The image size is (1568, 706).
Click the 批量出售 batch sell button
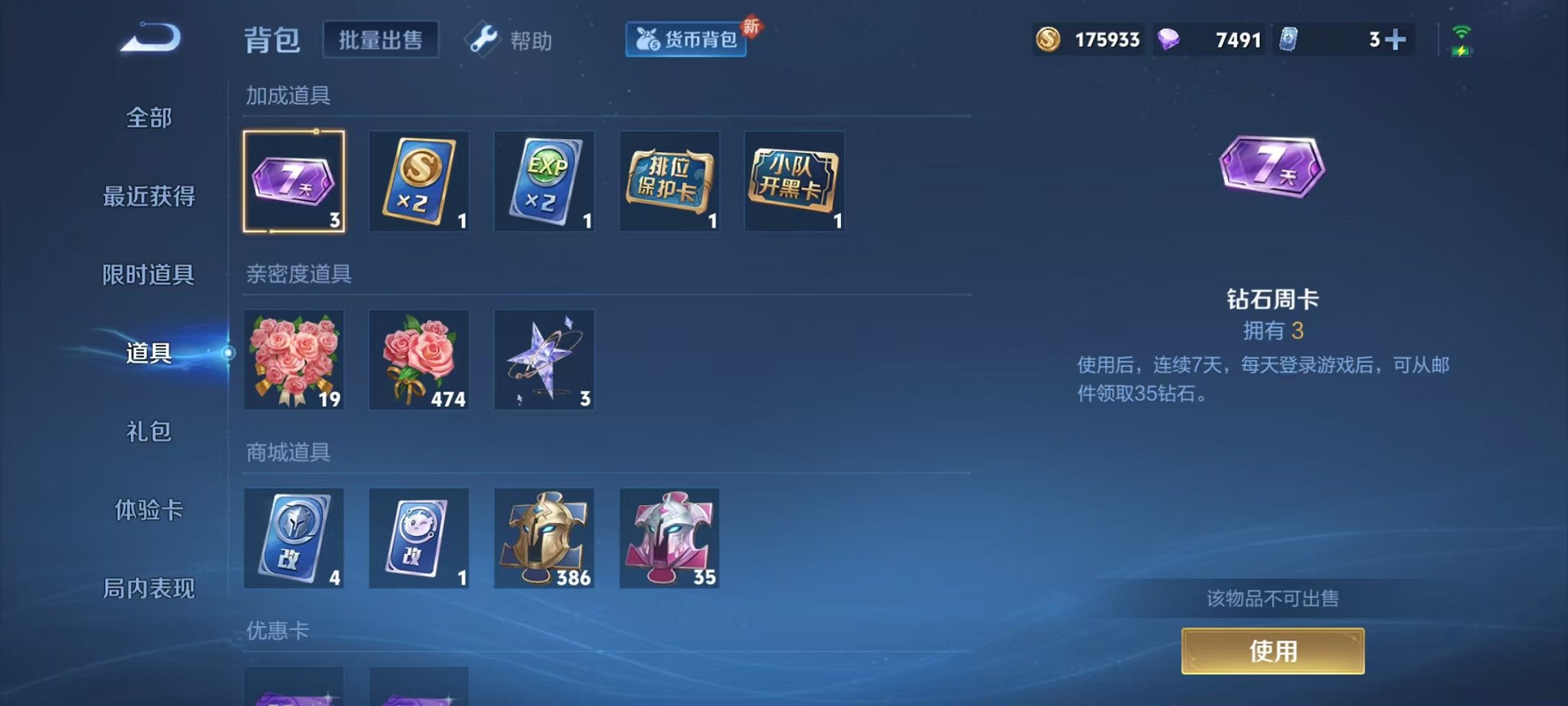pyautogui.click(x=380, y=38)
